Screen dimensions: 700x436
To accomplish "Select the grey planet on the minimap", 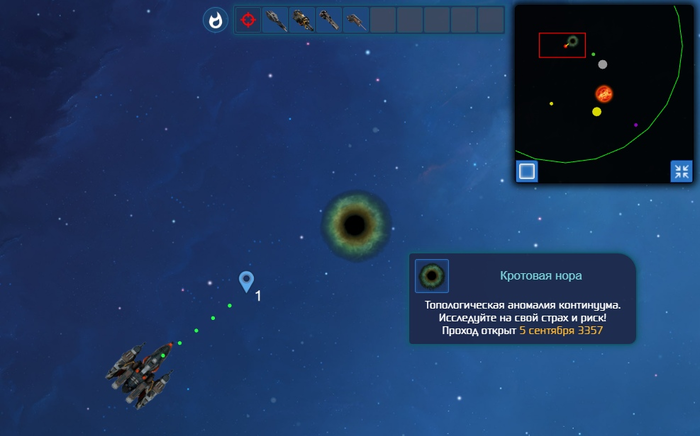I will click(602, 64).
